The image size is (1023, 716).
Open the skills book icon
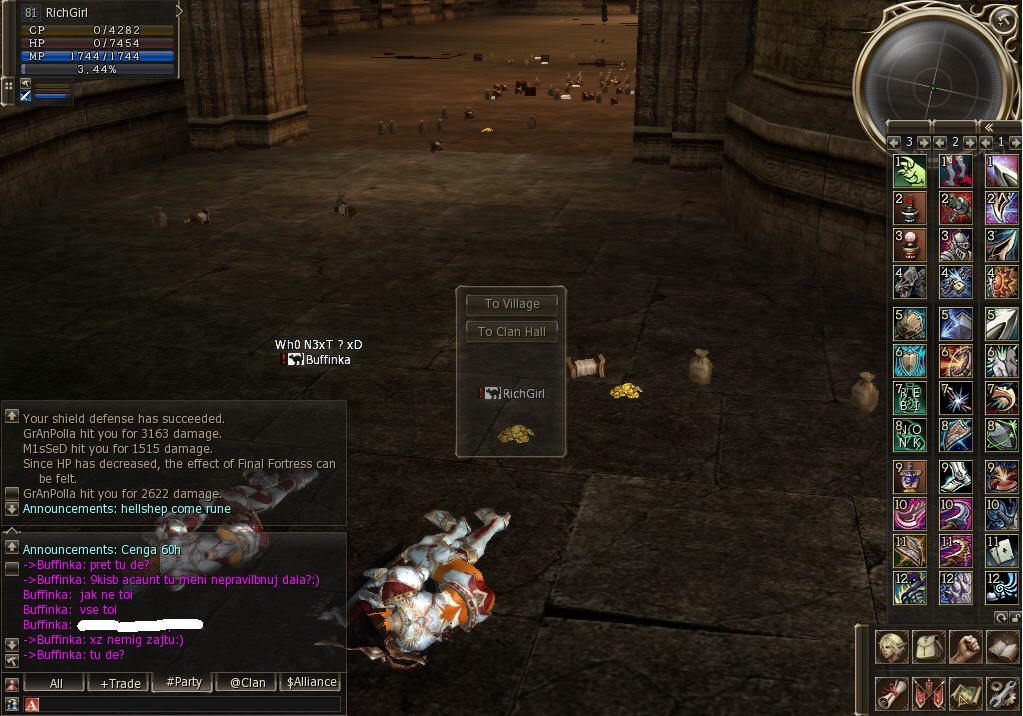click(x=1001, y=648)
